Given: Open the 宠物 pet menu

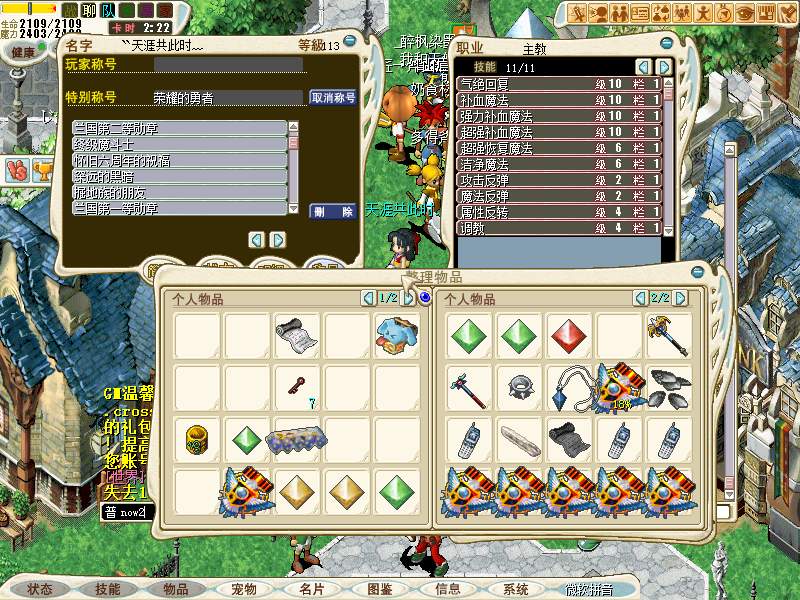Looking at the screenshot, I should pos(244,589).
